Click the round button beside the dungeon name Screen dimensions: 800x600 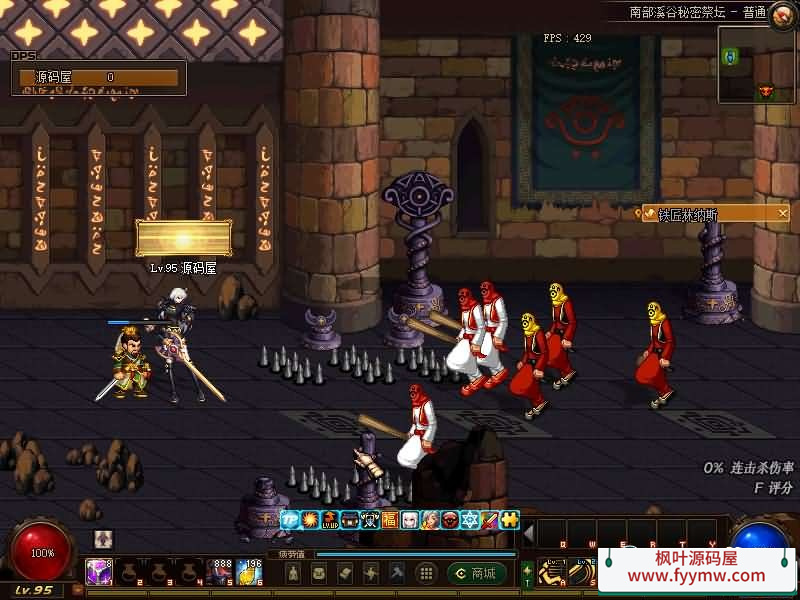783,12
